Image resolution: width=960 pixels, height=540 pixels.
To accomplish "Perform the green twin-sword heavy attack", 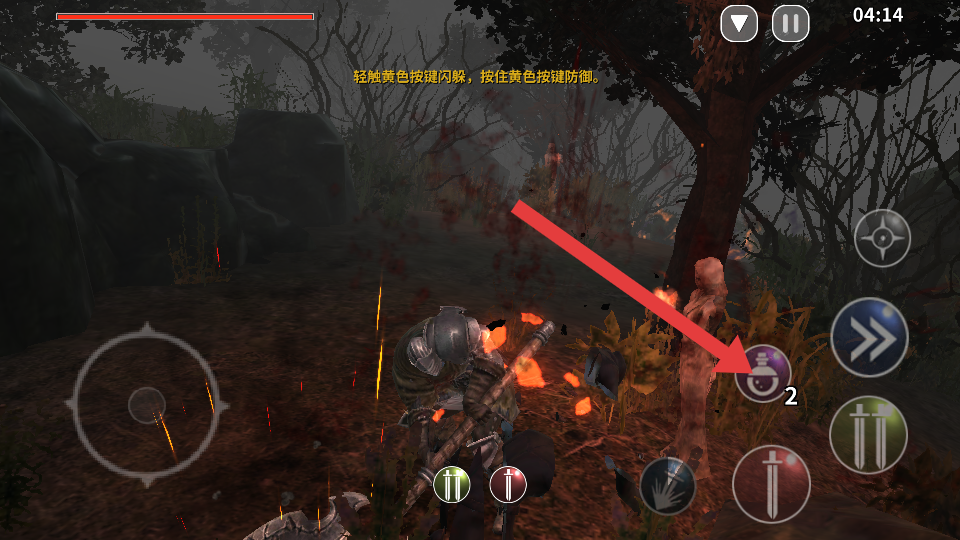I will tap(868, 434).
